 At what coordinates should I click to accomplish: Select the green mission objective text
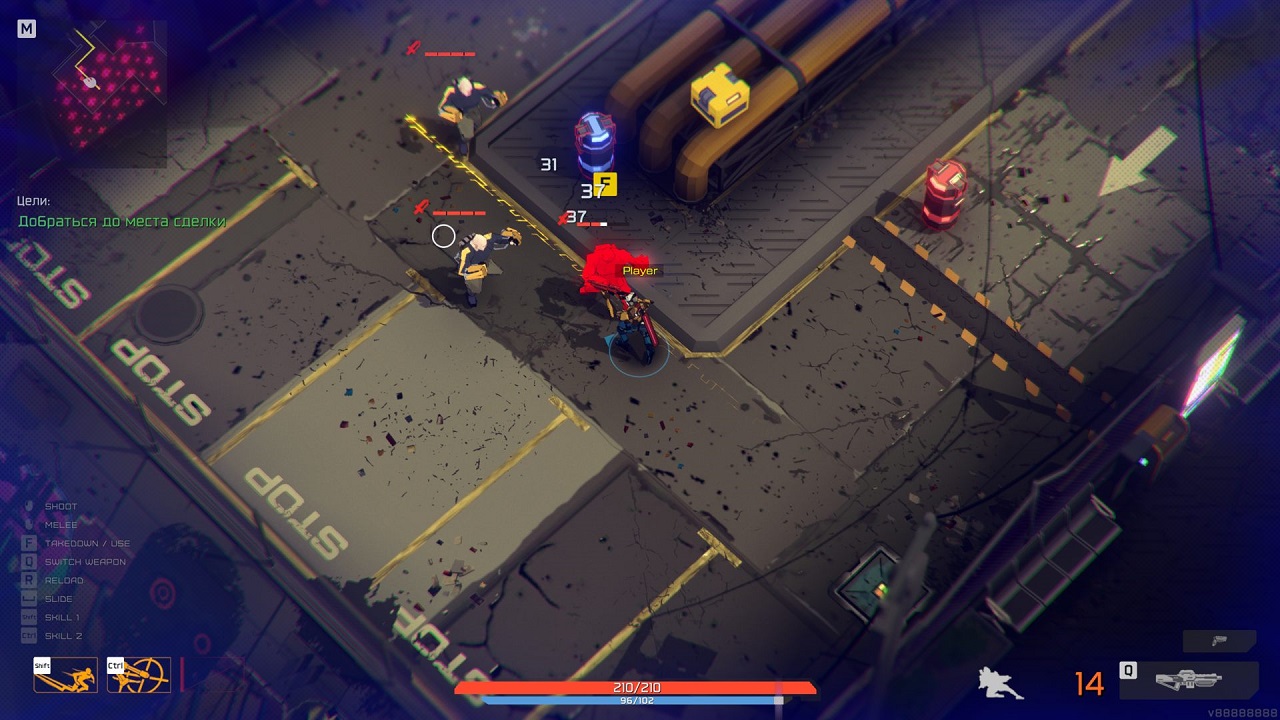click(x=122, y=221)
